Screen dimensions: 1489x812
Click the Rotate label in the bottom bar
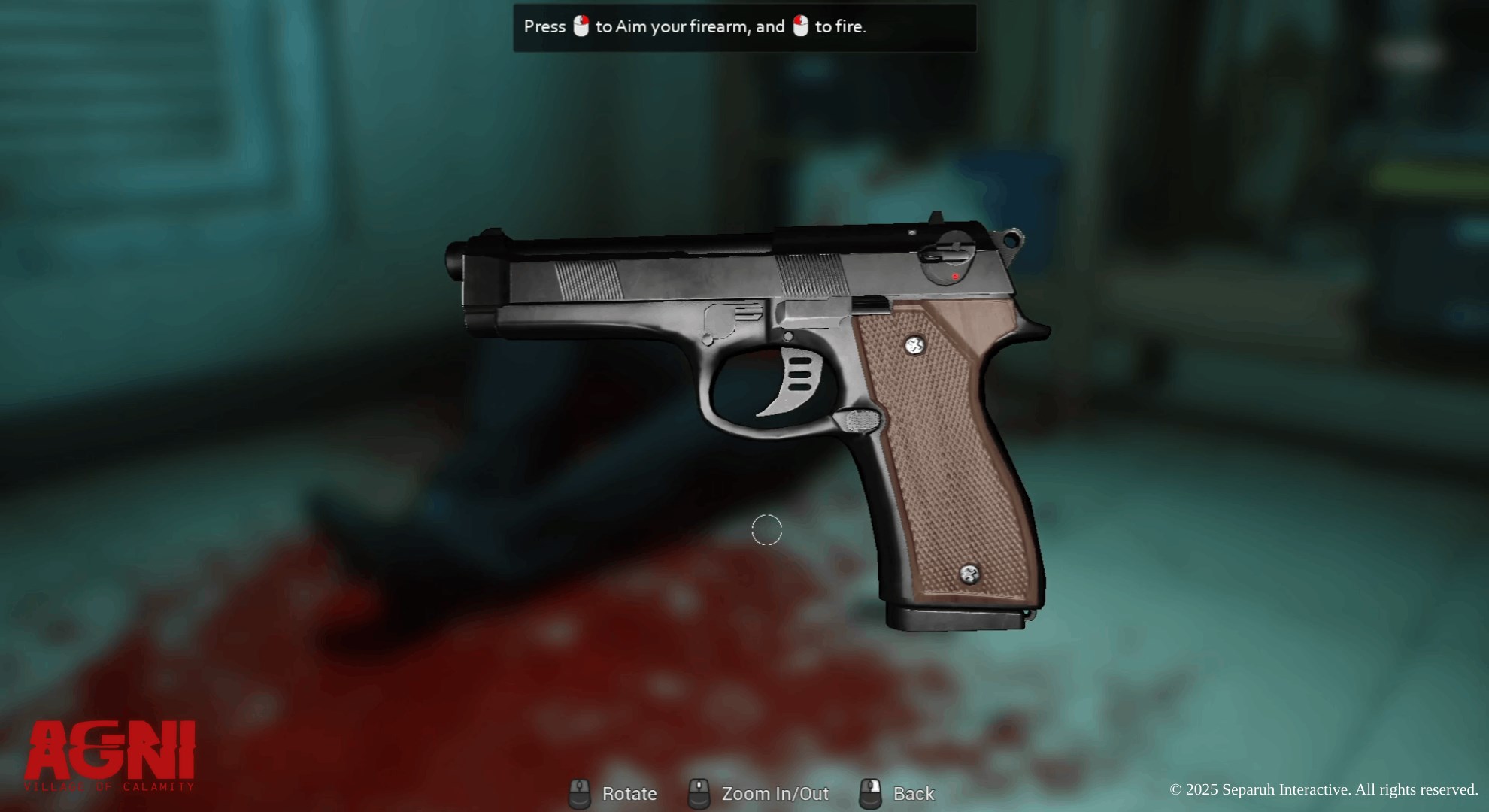[629, 793]
